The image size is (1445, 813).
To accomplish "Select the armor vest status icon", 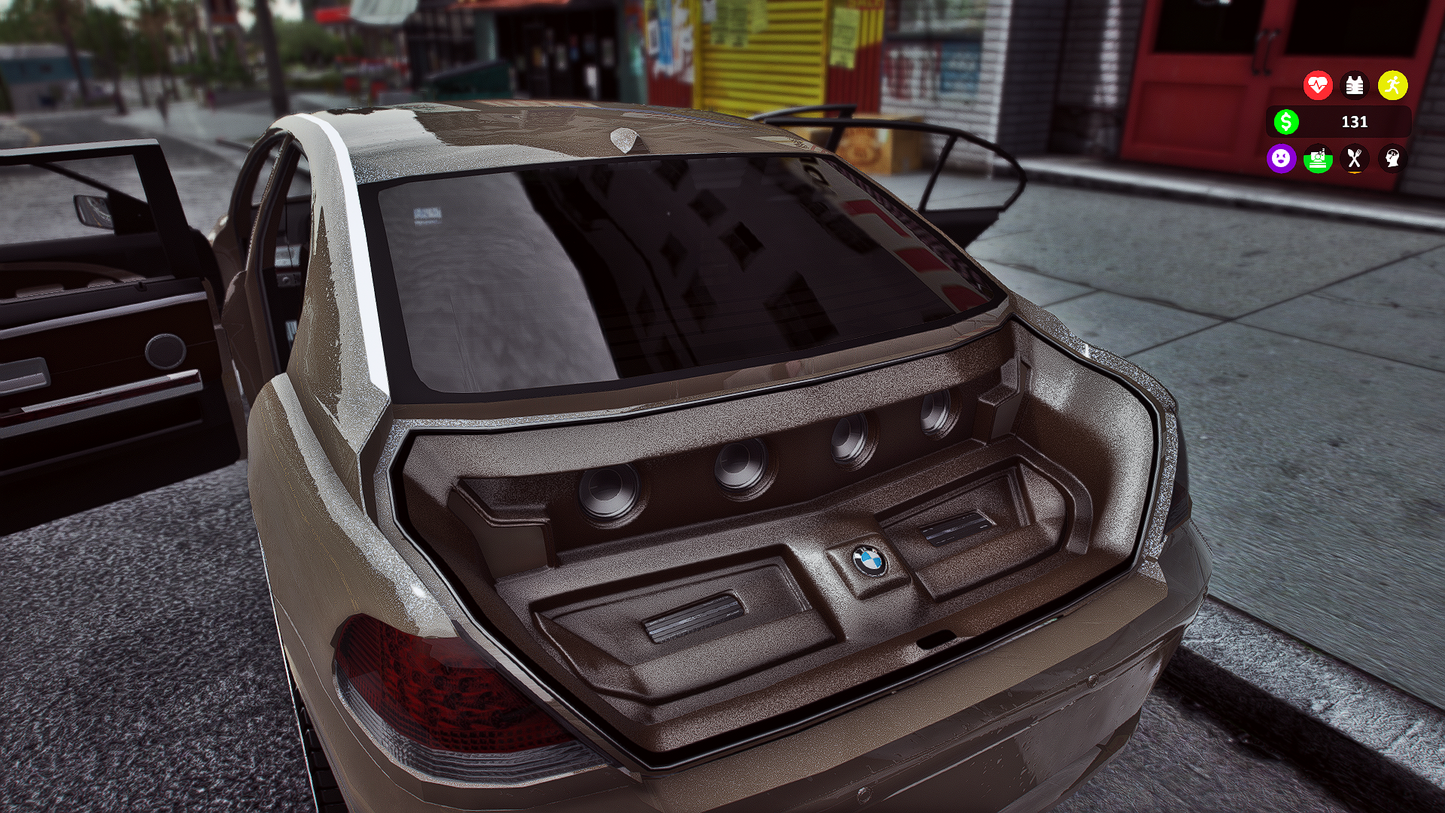I will pos(1355,85).
